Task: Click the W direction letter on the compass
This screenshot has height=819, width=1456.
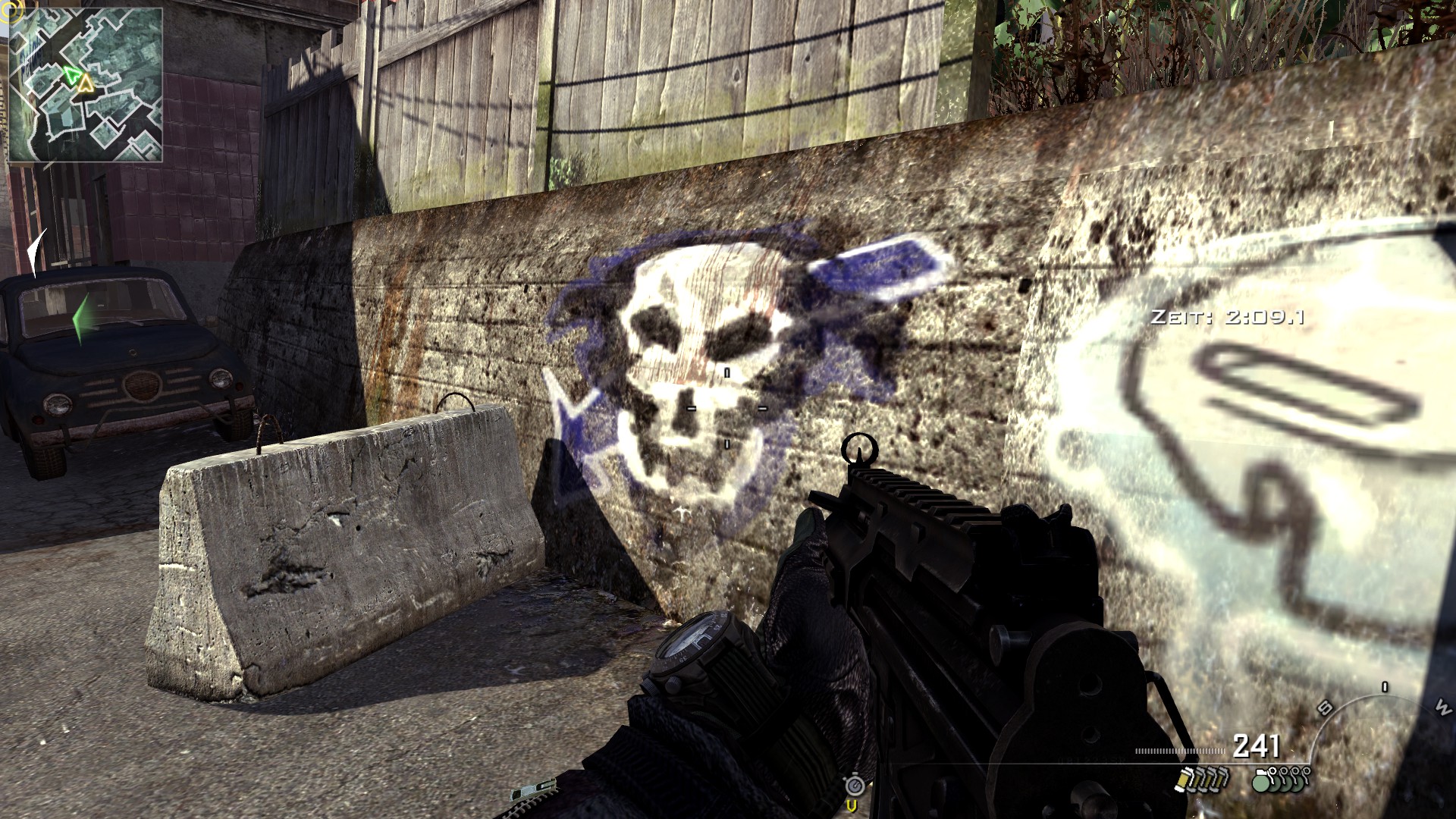Action: coord(1445,709)
